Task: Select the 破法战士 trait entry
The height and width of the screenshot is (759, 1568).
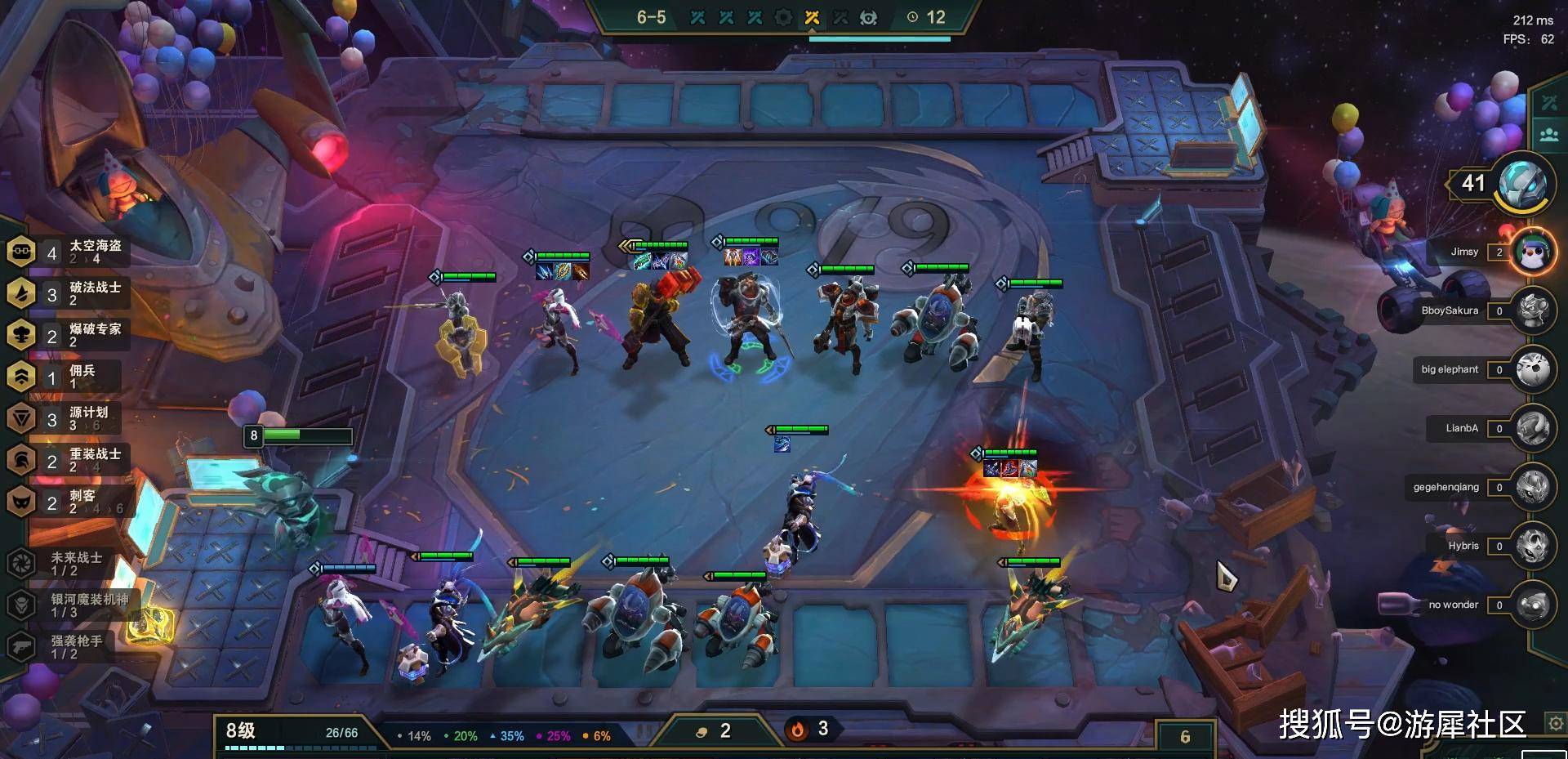Action: pyautogui.click(x=69, y=294)
